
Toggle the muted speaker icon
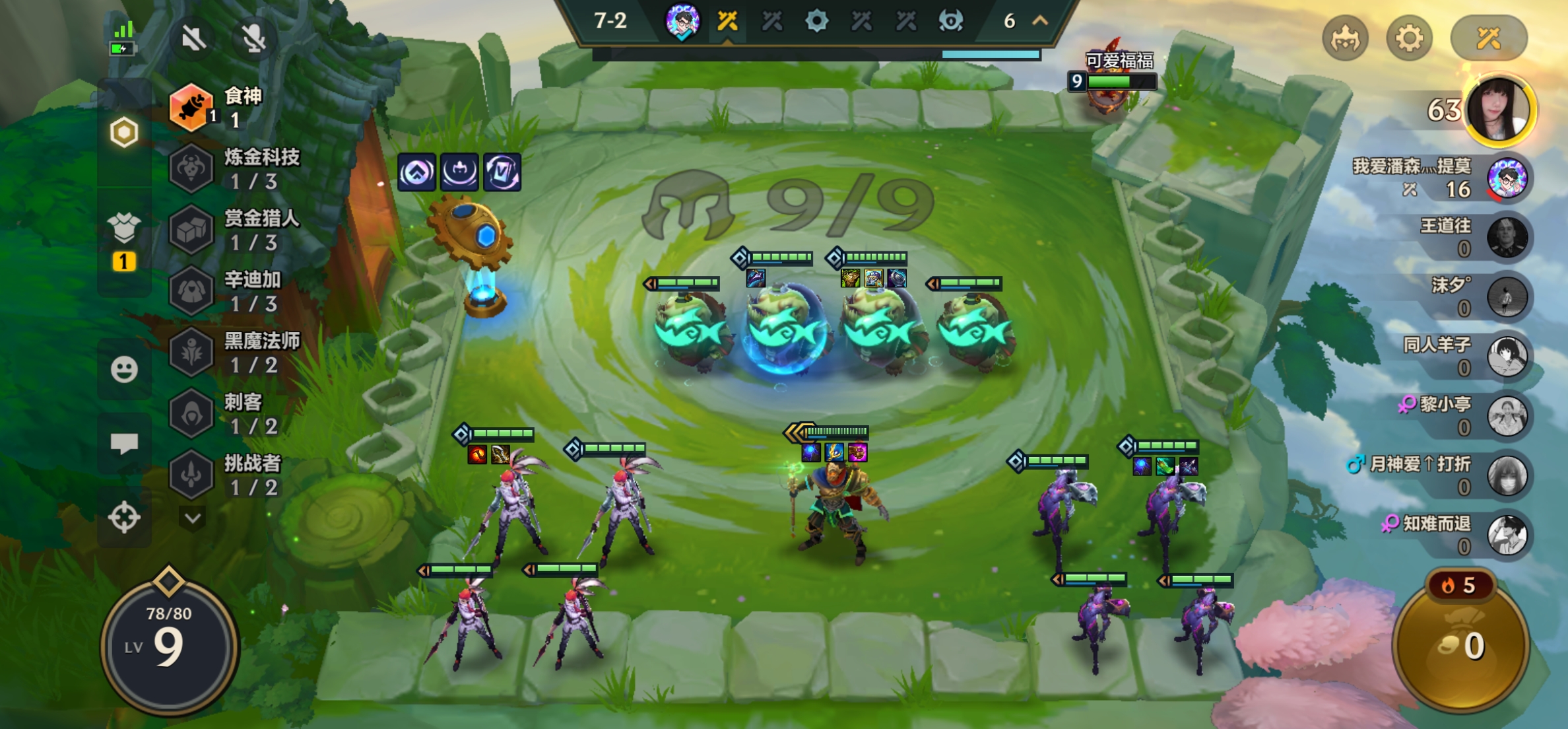pos(193,39)
